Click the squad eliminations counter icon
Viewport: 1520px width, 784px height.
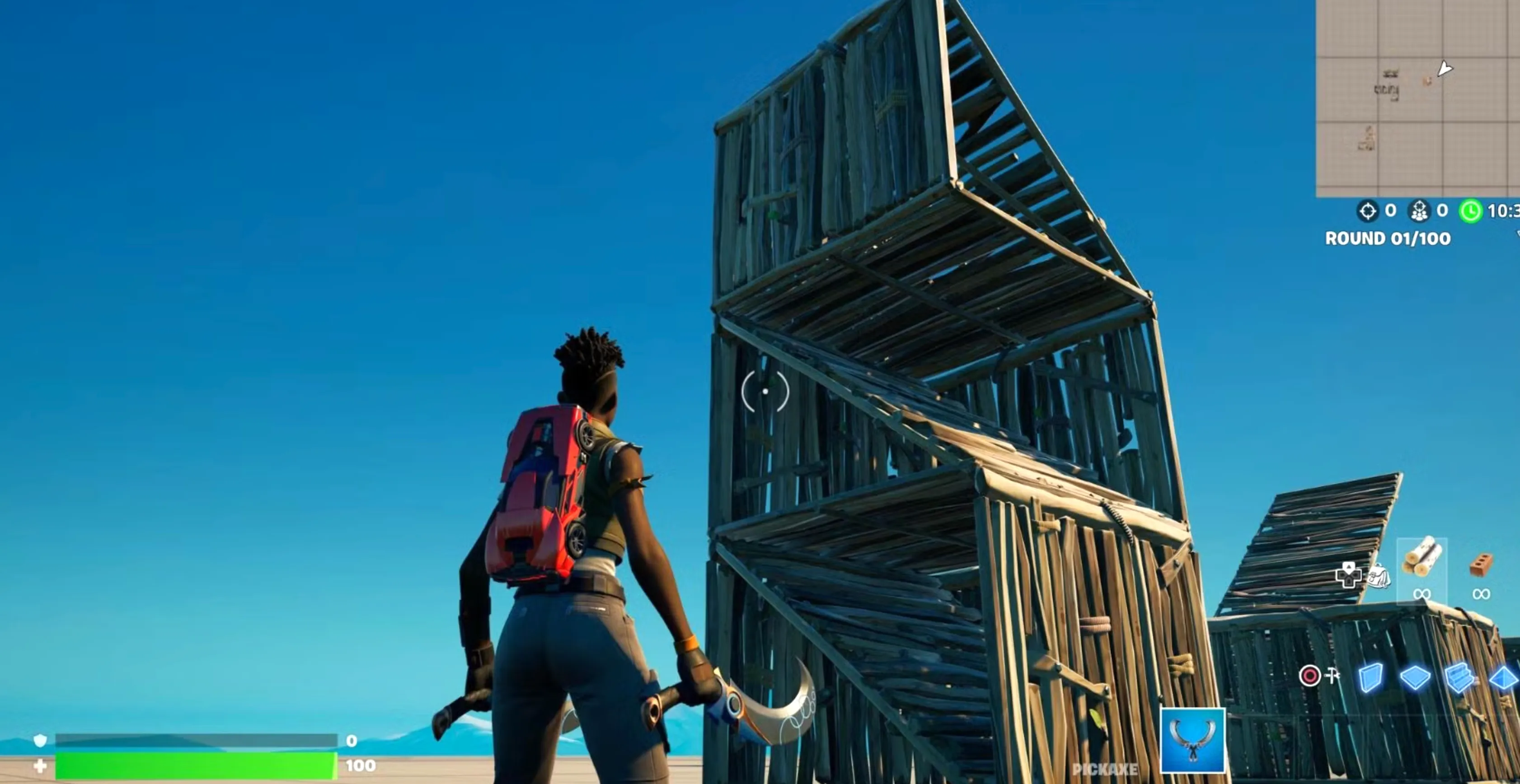[x=1419, y=210]
